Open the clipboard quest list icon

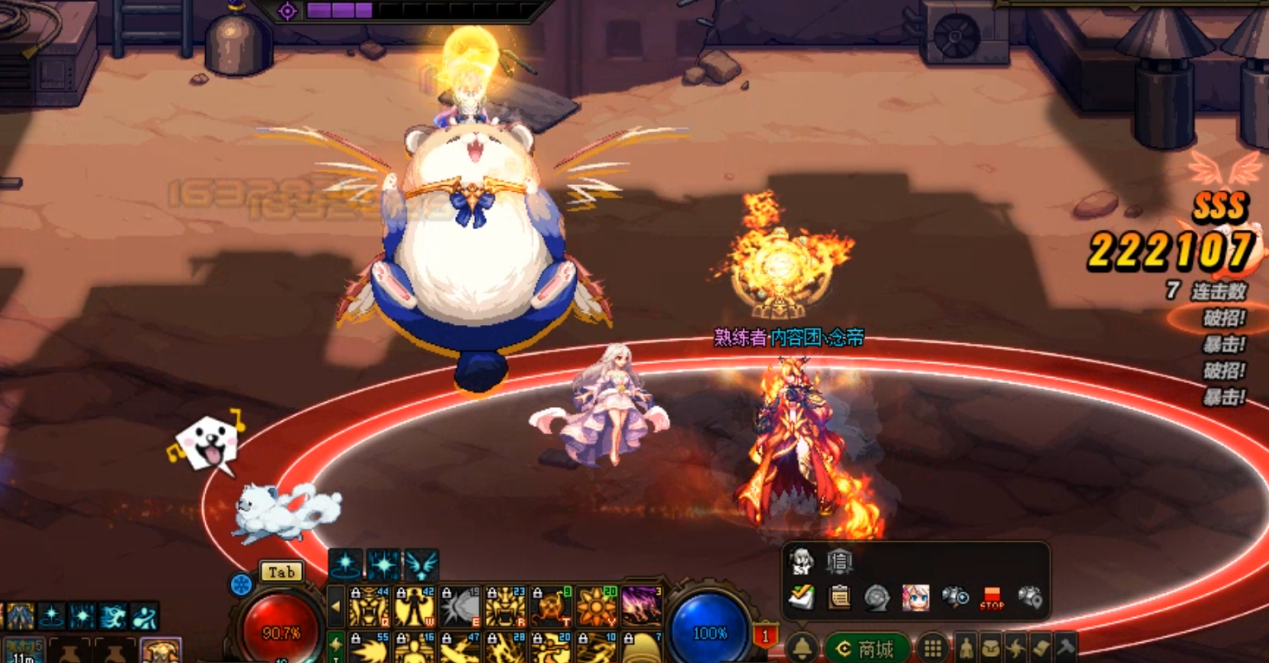tap(839, 598)
